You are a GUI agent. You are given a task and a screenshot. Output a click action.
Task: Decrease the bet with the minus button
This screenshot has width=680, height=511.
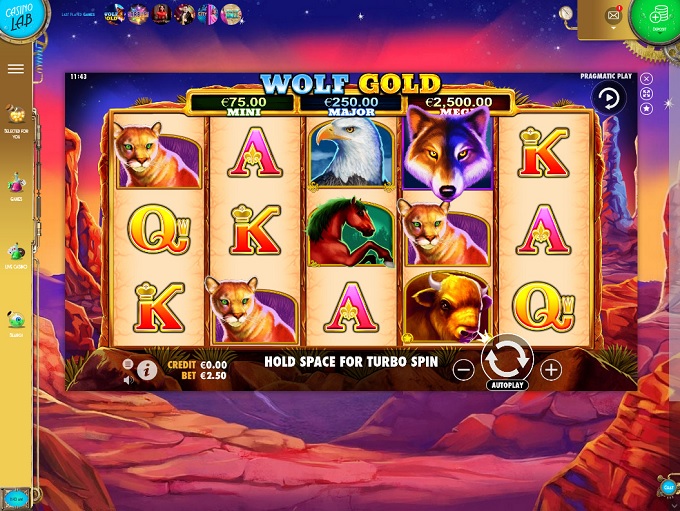coord(463,369)
